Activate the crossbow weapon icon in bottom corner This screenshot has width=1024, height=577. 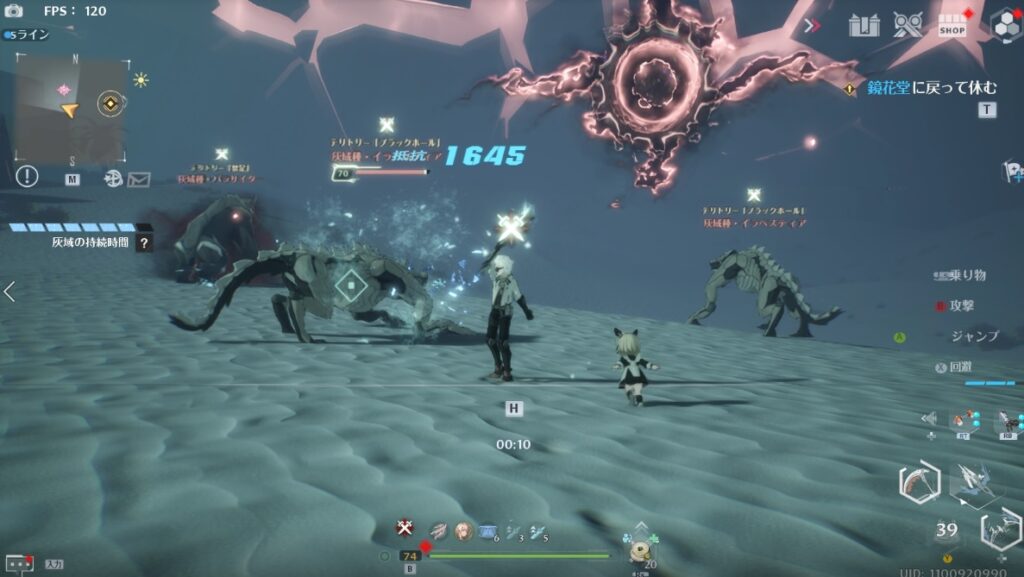(1000, 527)
